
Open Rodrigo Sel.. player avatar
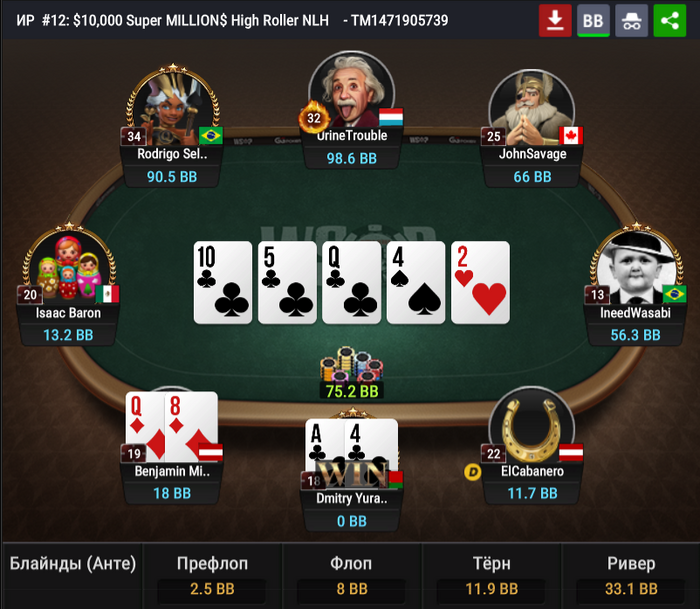click(x=170, y=106)
